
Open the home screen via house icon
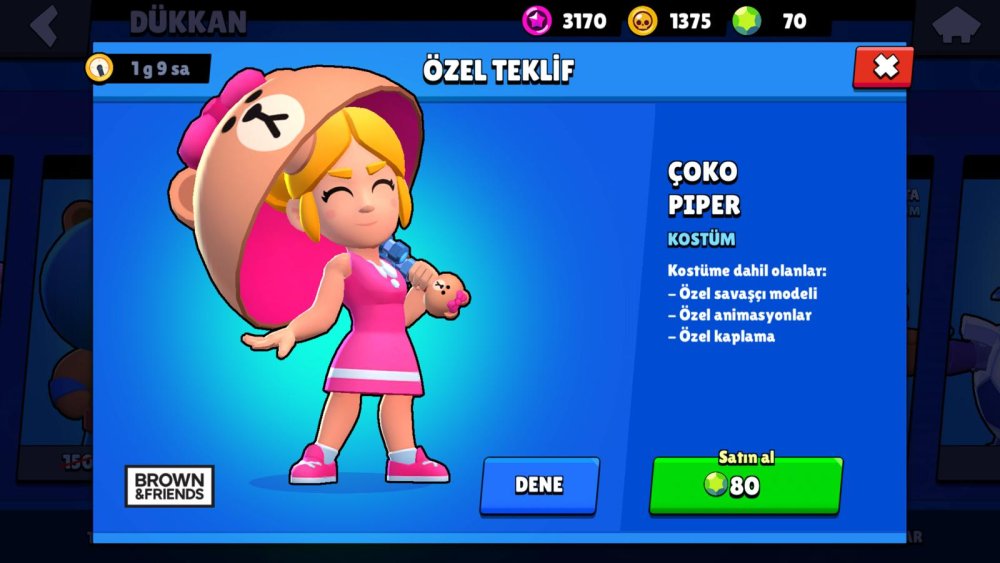click(x=956, y=25)
